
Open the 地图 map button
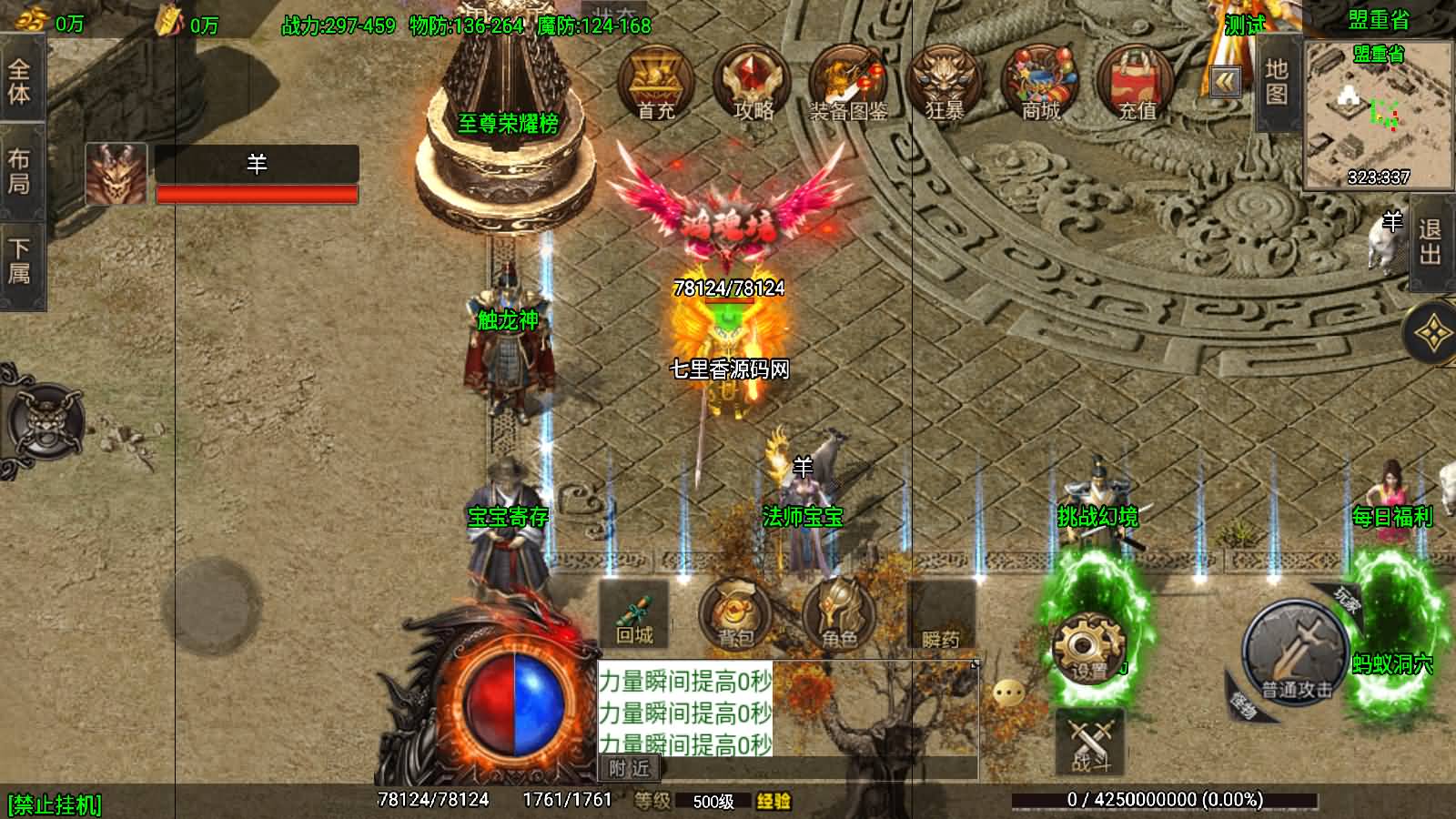click(x=1276, y=82)
